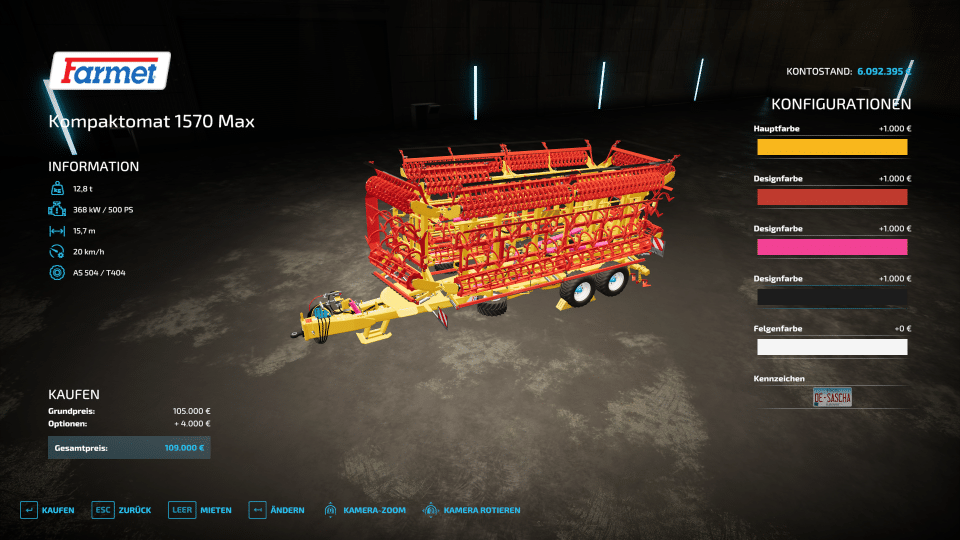Open the pink Designfarbe color option

click(x=832, y=247)
